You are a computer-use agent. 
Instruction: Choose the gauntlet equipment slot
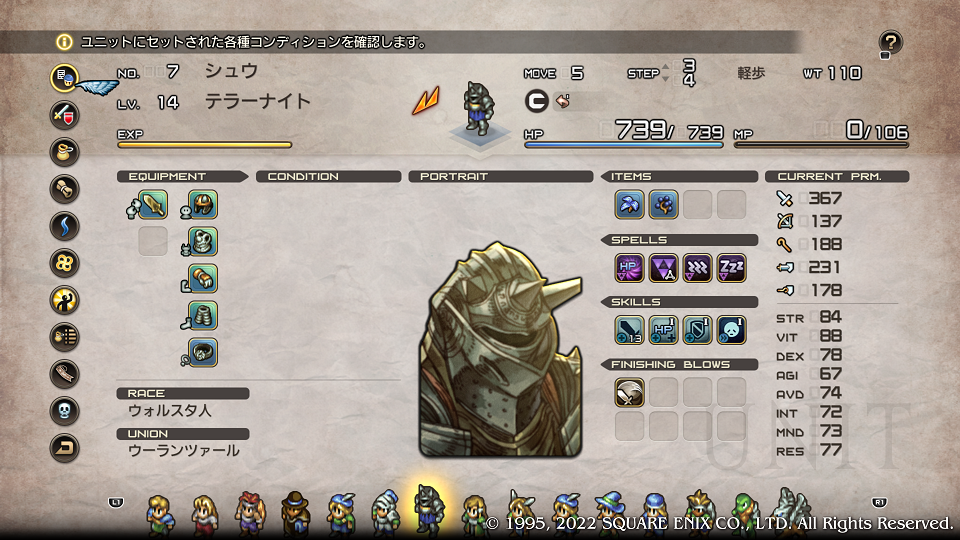click(203, 279)
